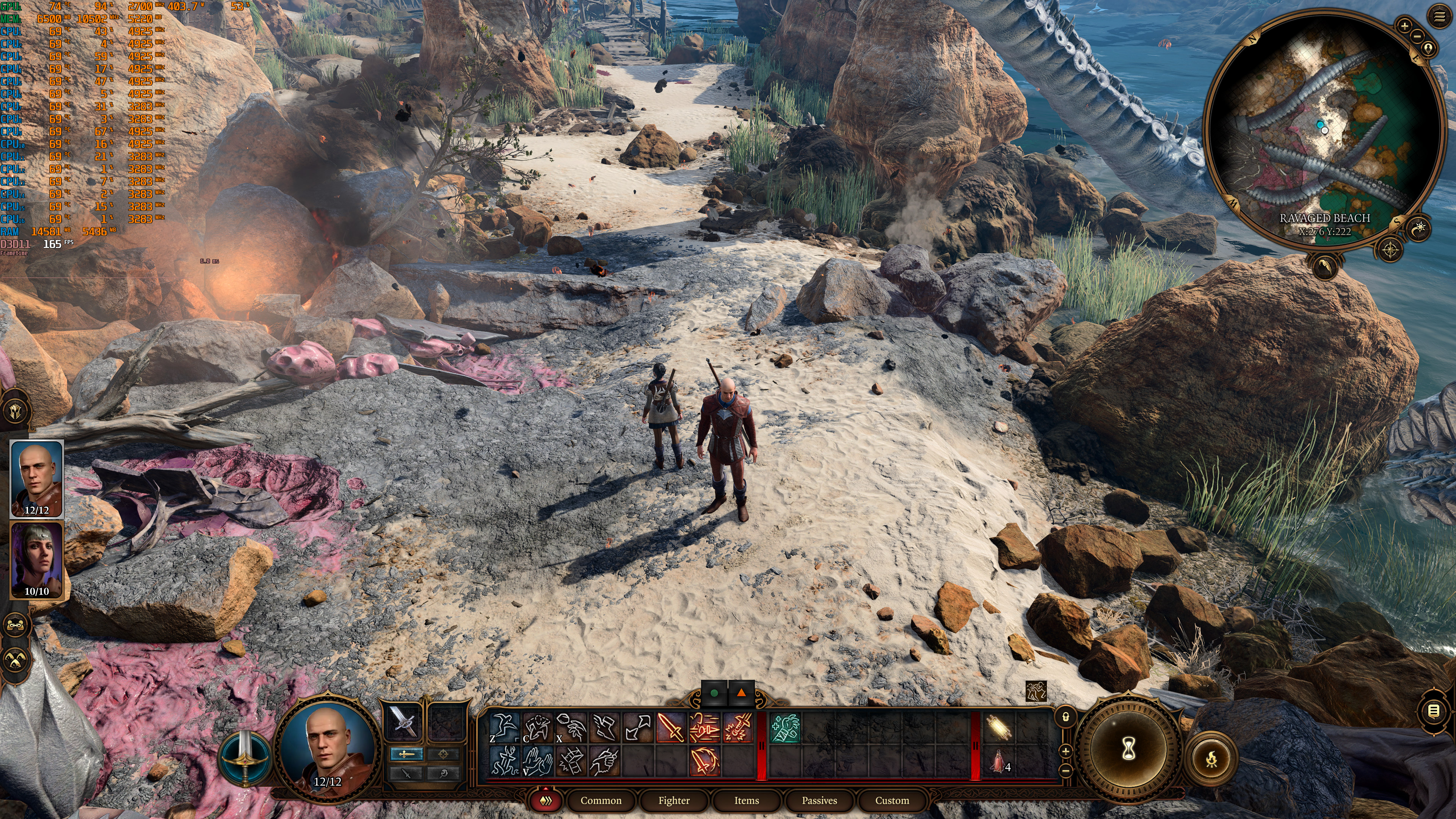Toggle the hotbar lock button
This screenshot has width=1456, height=819.
1066,717
